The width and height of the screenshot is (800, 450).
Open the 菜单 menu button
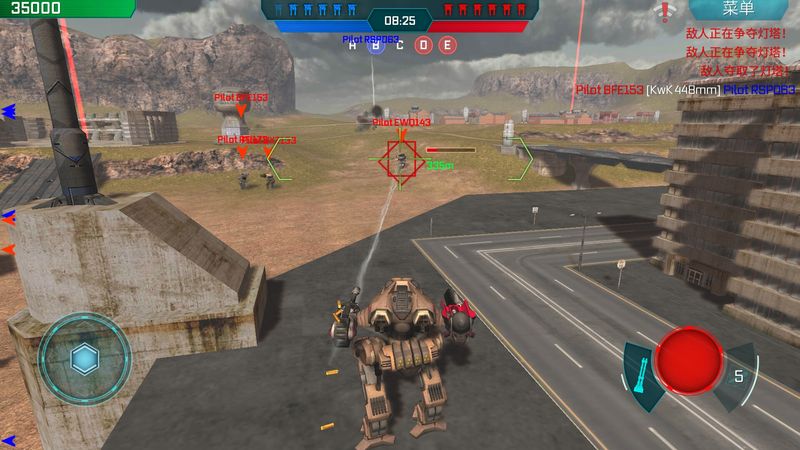pos(738,10)
